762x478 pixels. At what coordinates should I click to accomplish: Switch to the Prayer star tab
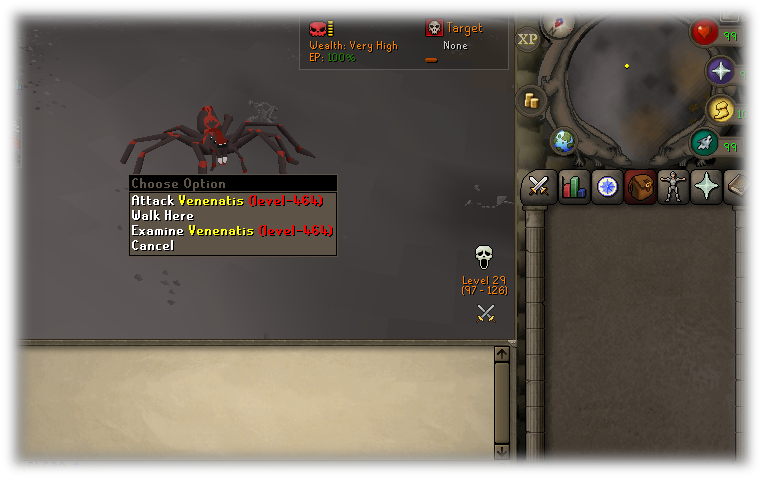pos(707,187)
